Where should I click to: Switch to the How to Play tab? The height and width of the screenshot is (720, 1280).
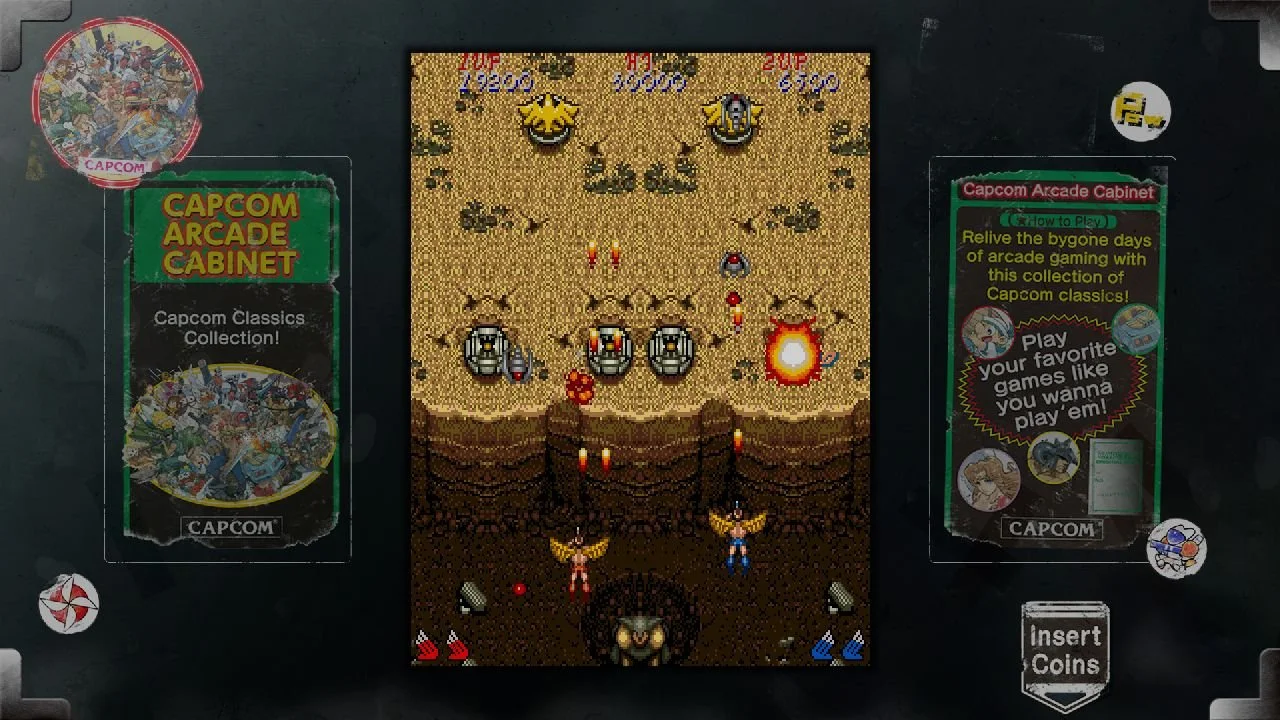click(x=1056, y=218)
